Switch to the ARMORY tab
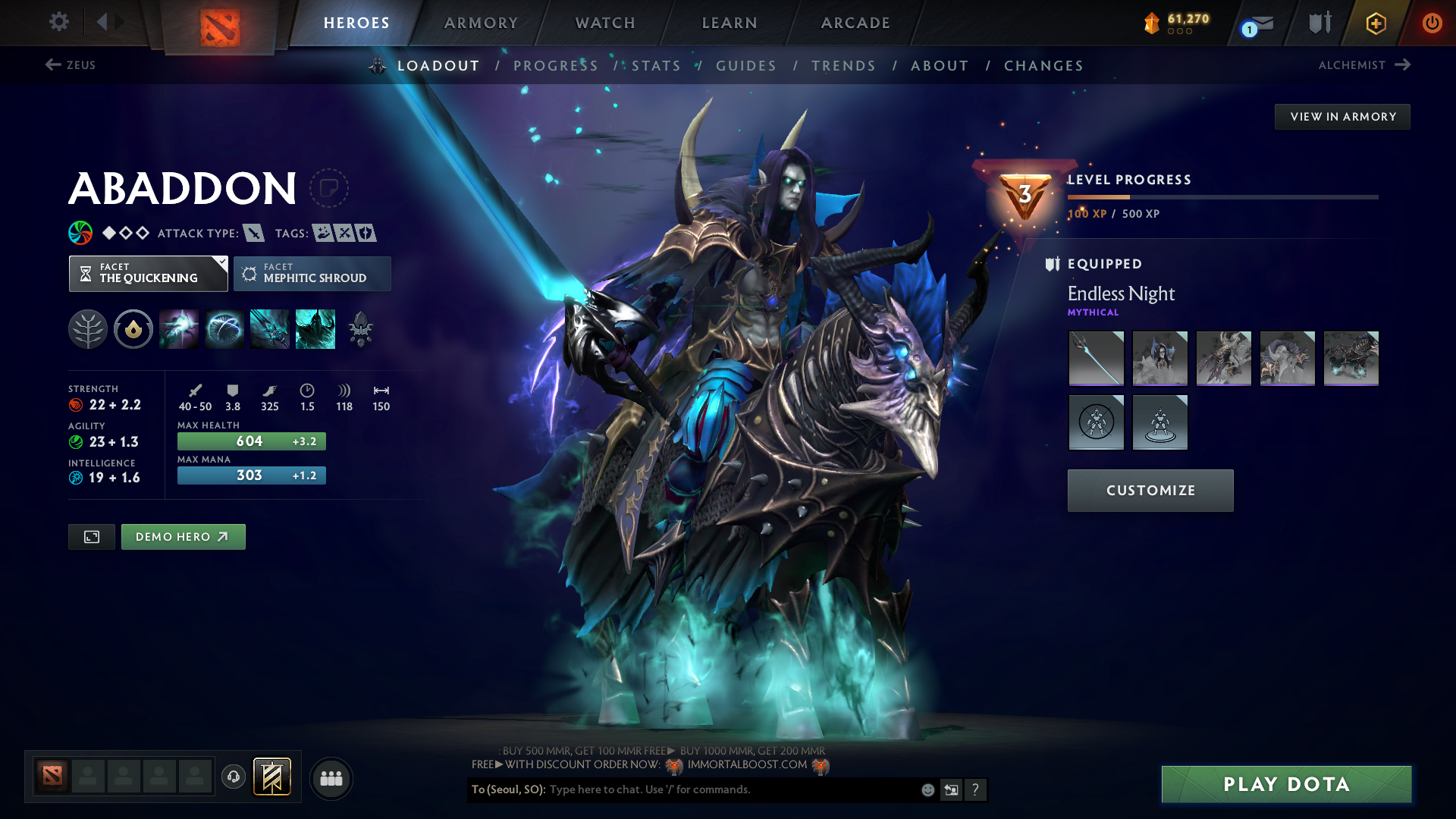This screenshot has height=819, width=1456. click(481, 23)
